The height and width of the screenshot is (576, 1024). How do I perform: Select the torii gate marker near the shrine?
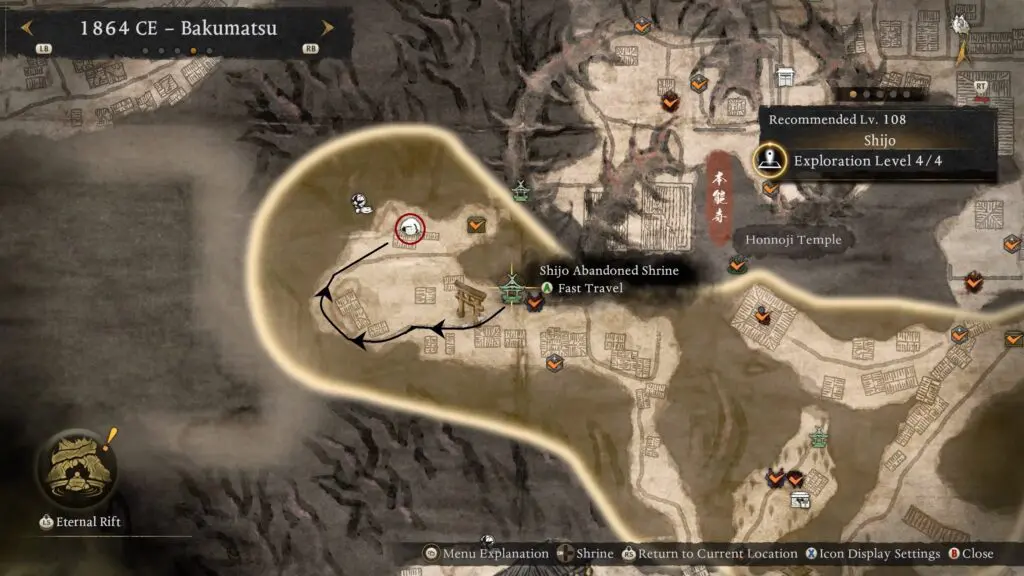tap(468, 301)
